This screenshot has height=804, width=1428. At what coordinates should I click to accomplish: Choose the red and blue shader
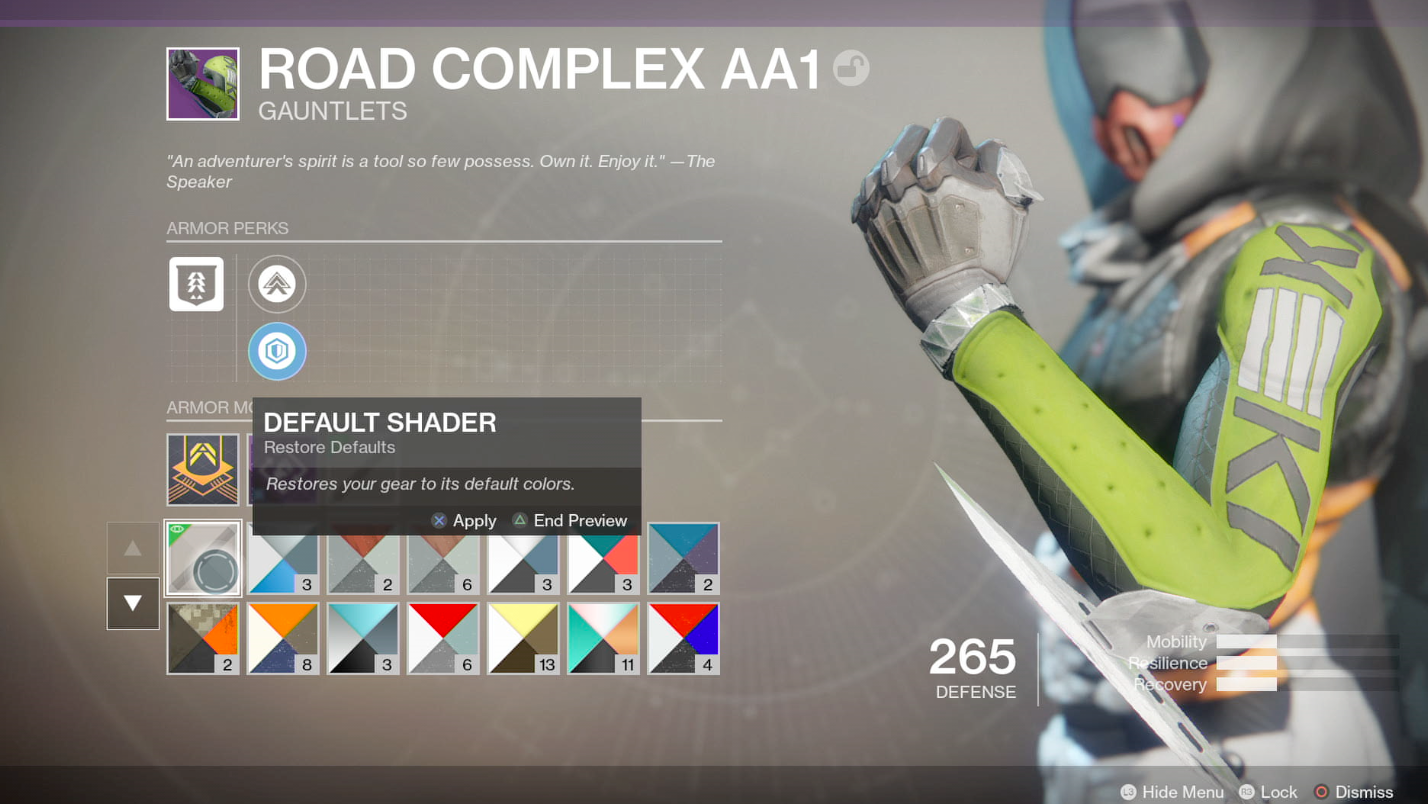(683, 638)
